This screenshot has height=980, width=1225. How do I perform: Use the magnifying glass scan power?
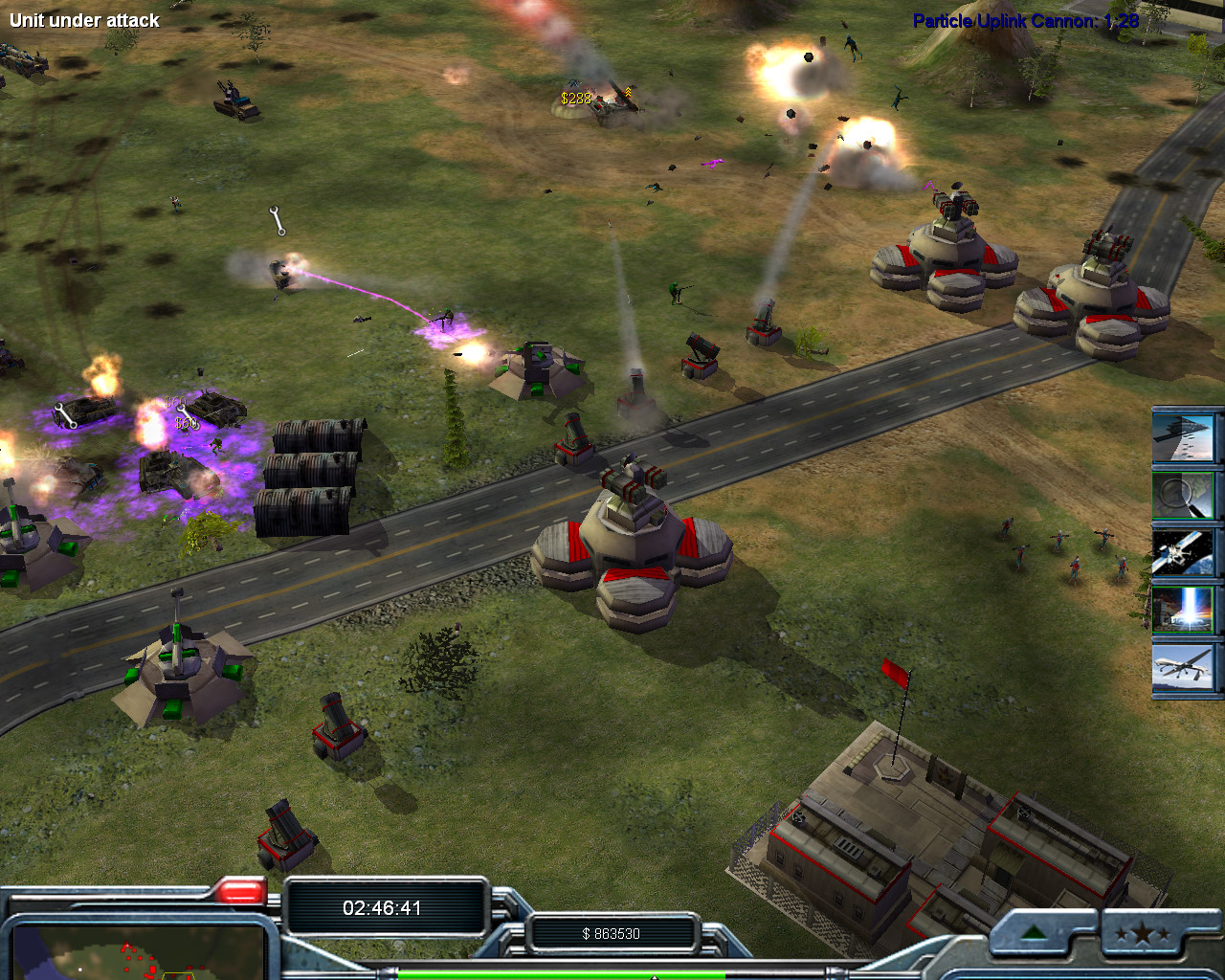[x=1185, y=494]
